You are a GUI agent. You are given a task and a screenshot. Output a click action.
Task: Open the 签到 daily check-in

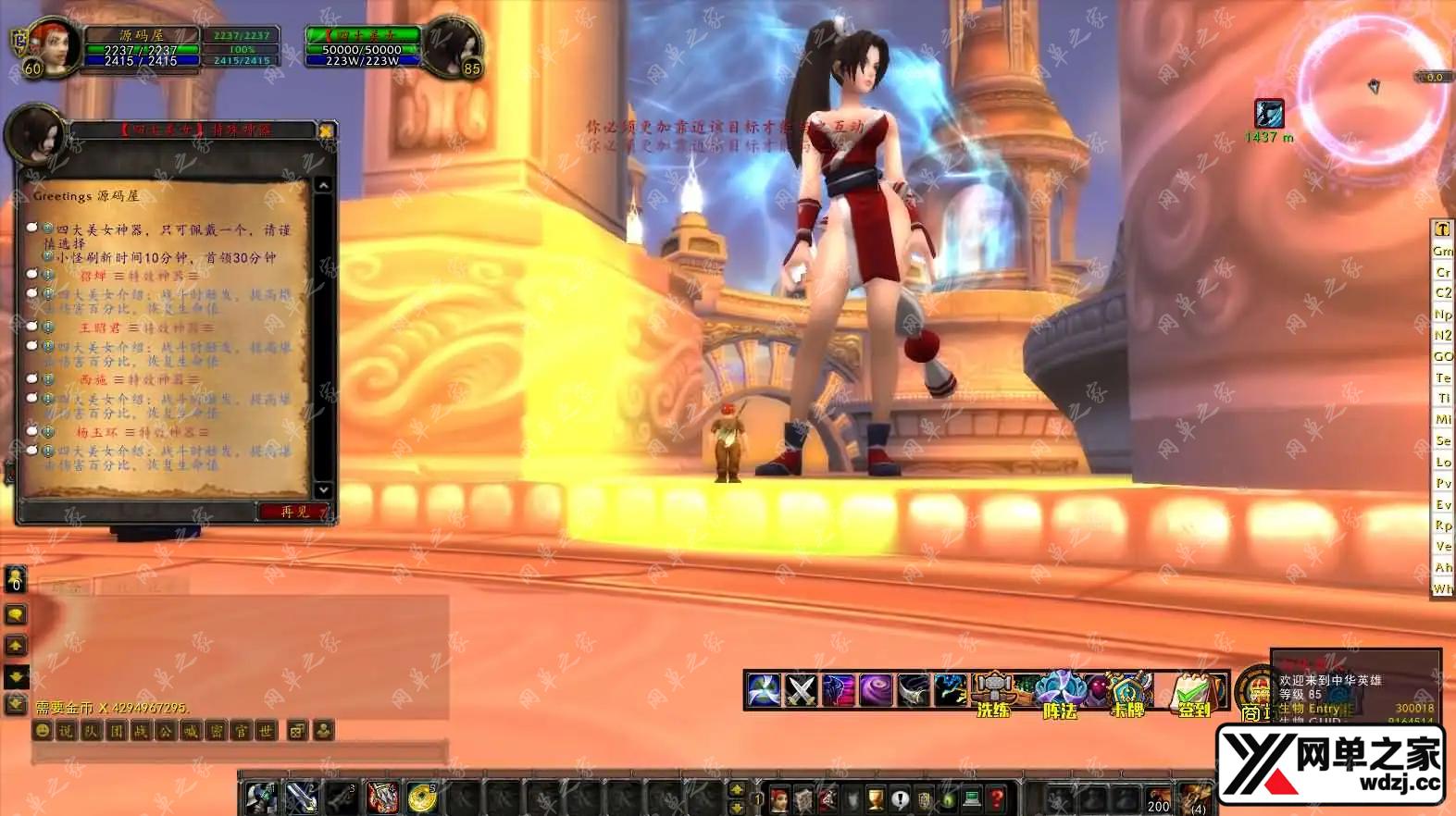(x=1194, y=692)
